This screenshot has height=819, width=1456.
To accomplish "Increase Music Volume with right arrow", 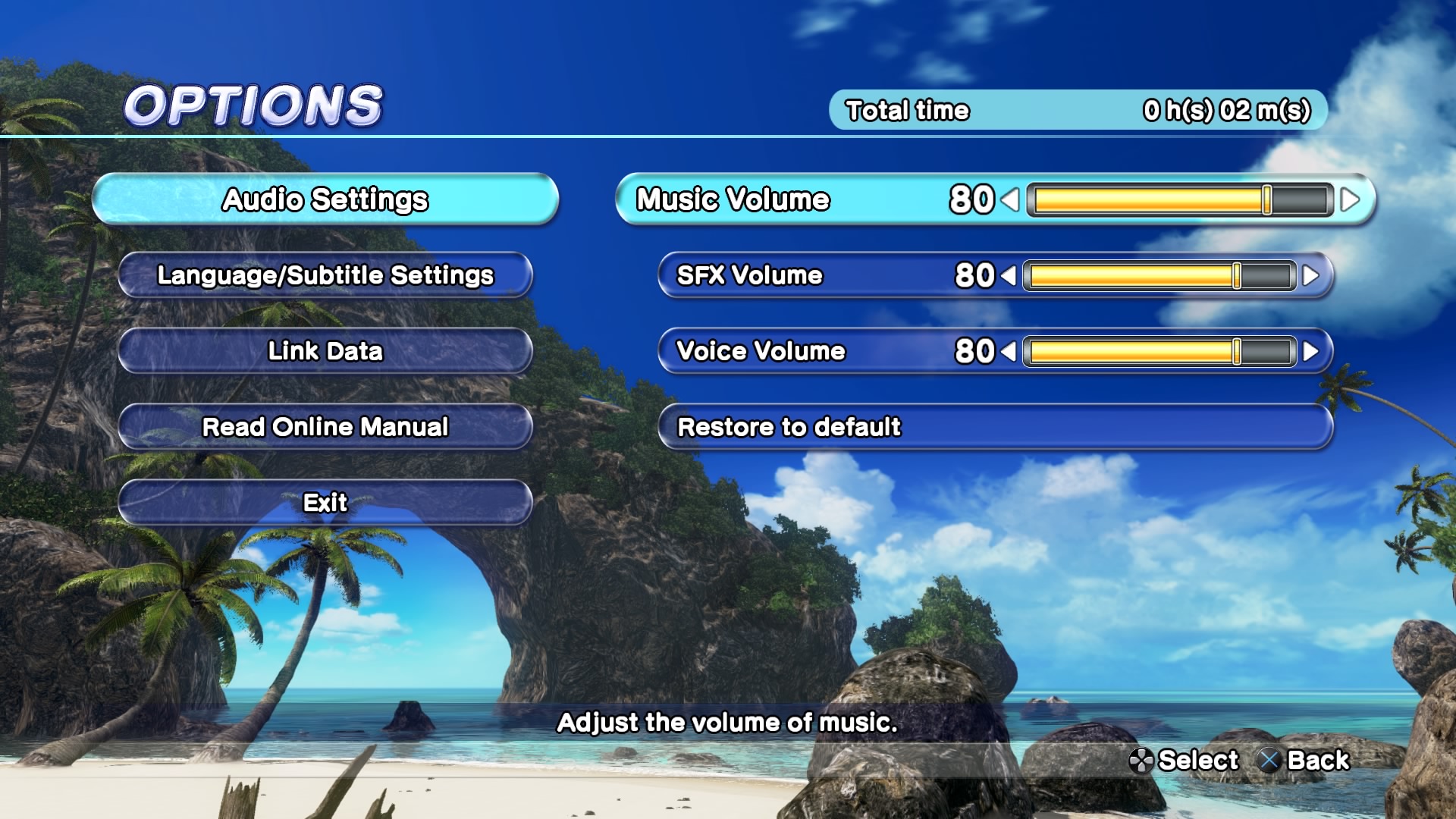I will point(1350,200).
